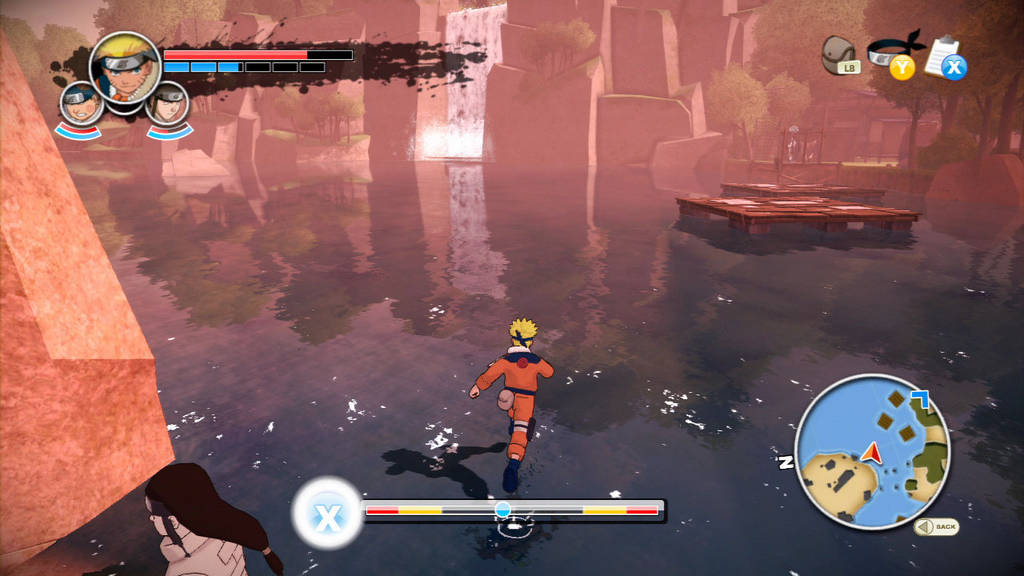The height and width of the screenshot is (576, 1024).
Task: Choose the long-haired Neji teammate portrait
Action: 167,103
